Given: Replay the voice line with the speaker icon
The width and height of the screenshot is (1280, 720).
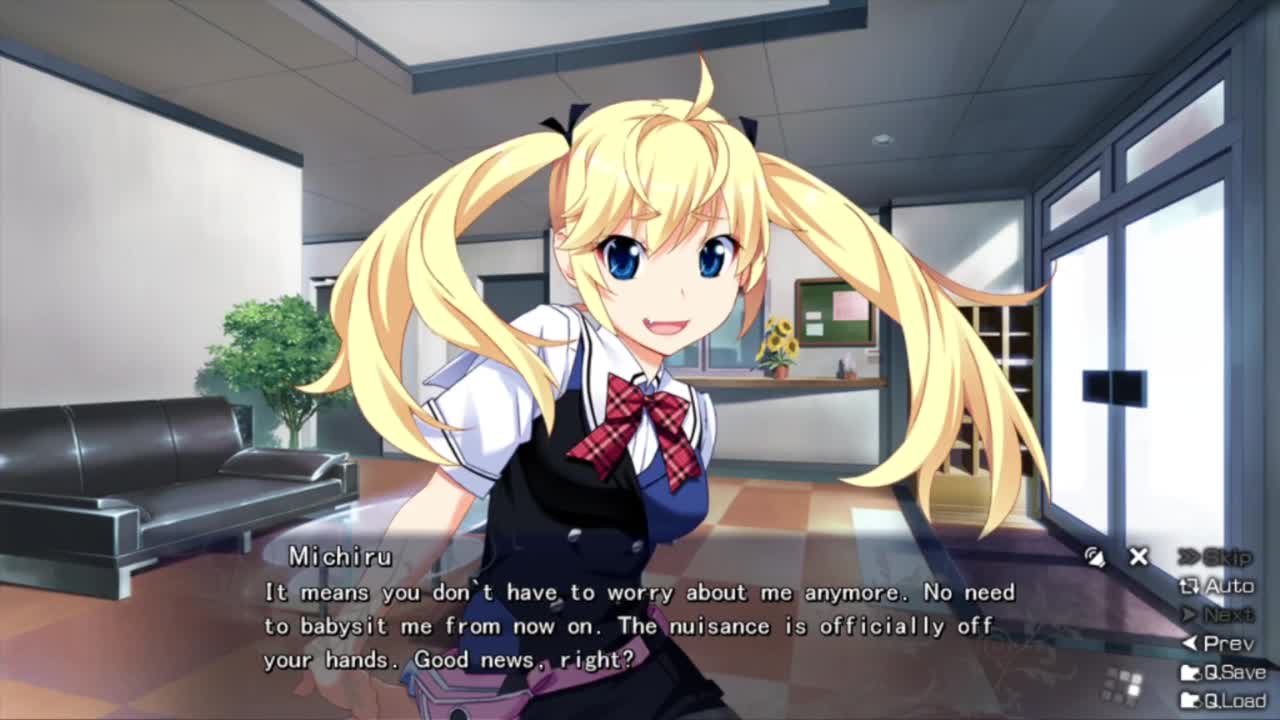Looking at the screenshot, I should pos(1096,558).
